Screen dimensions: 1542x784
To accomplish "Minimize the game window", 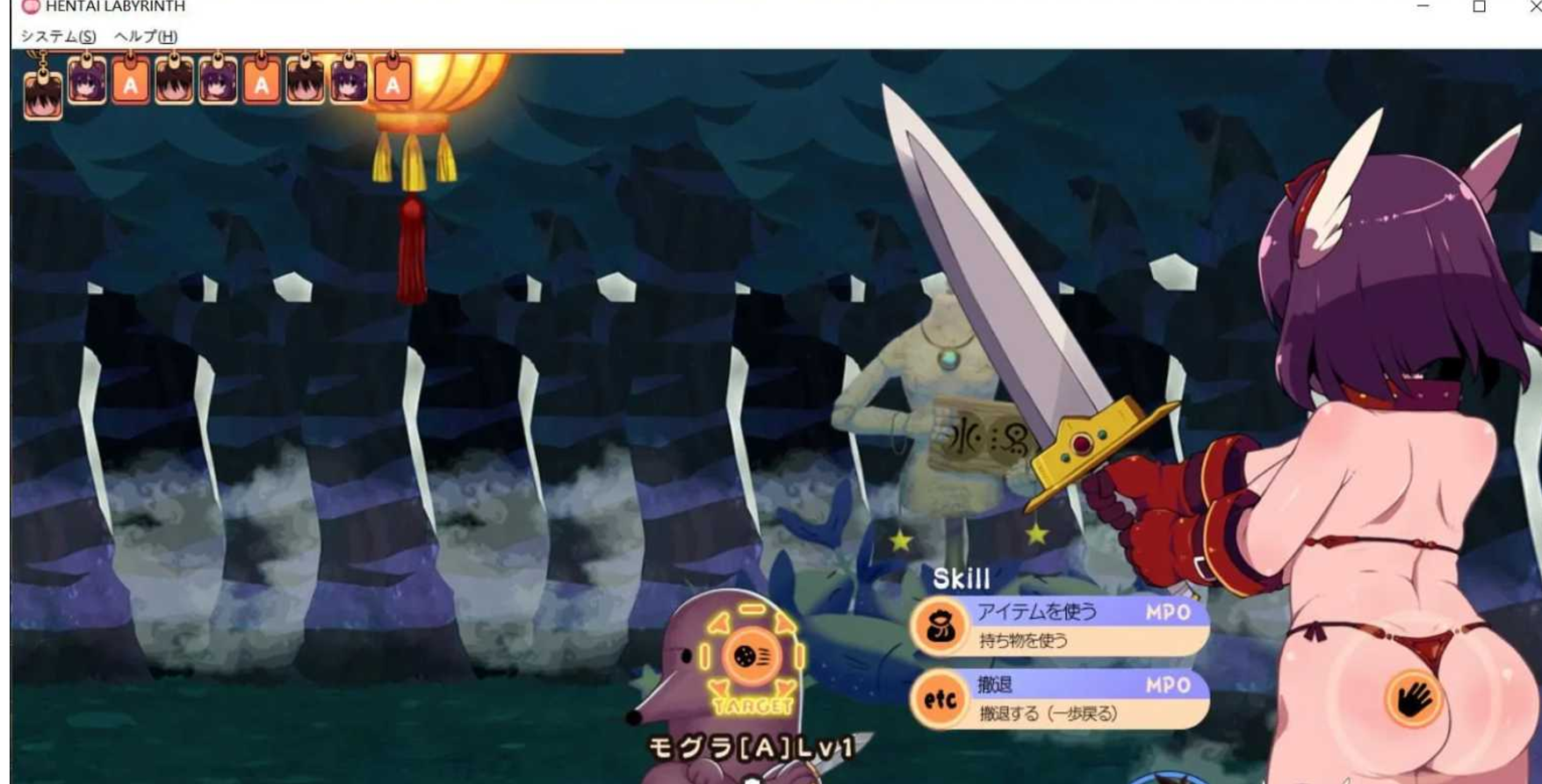I will pos(1423,7).
